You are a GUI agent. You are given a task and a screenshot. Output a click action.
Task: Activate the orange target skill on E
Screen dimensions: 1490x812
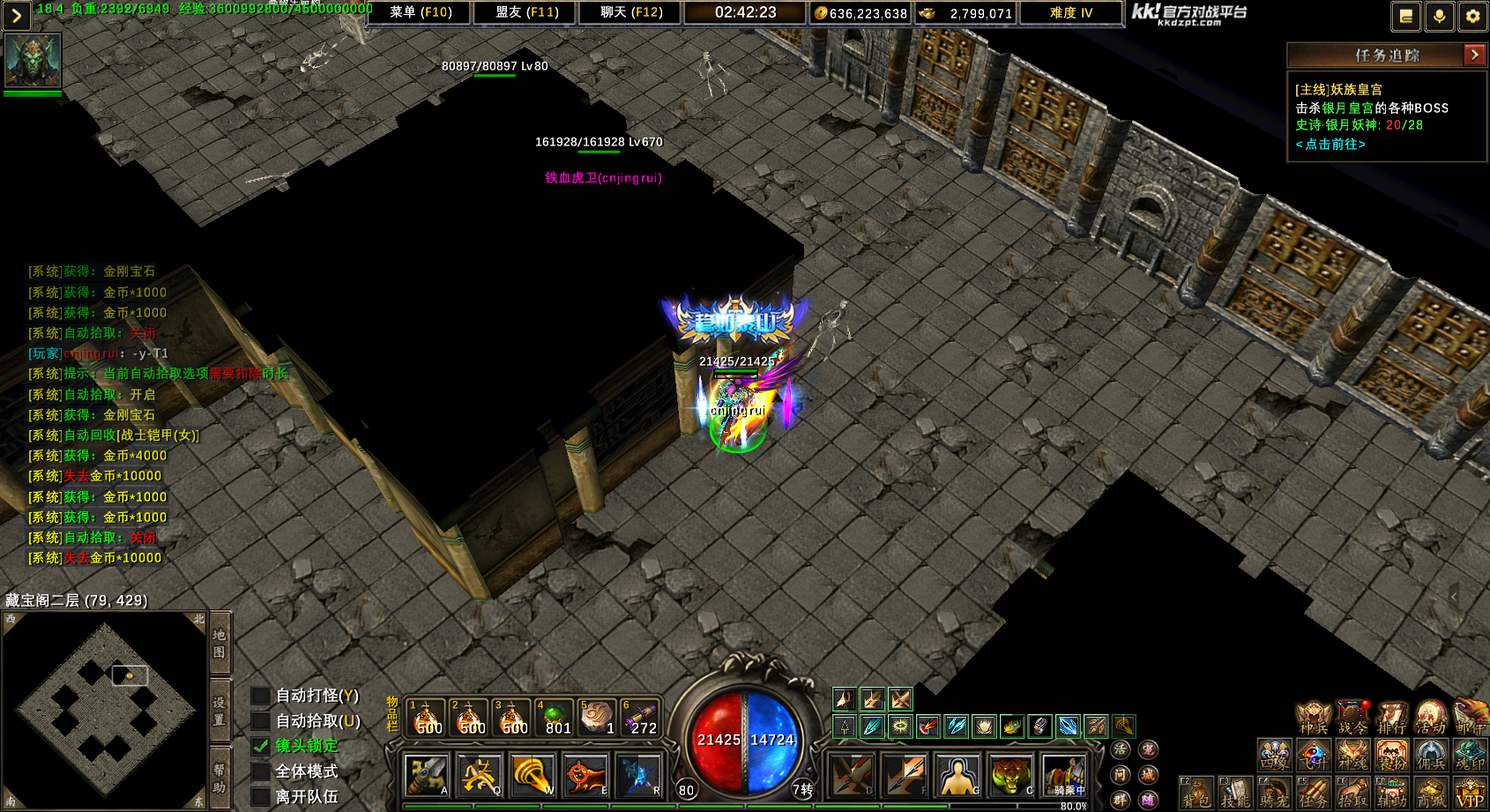pos(585,776)
